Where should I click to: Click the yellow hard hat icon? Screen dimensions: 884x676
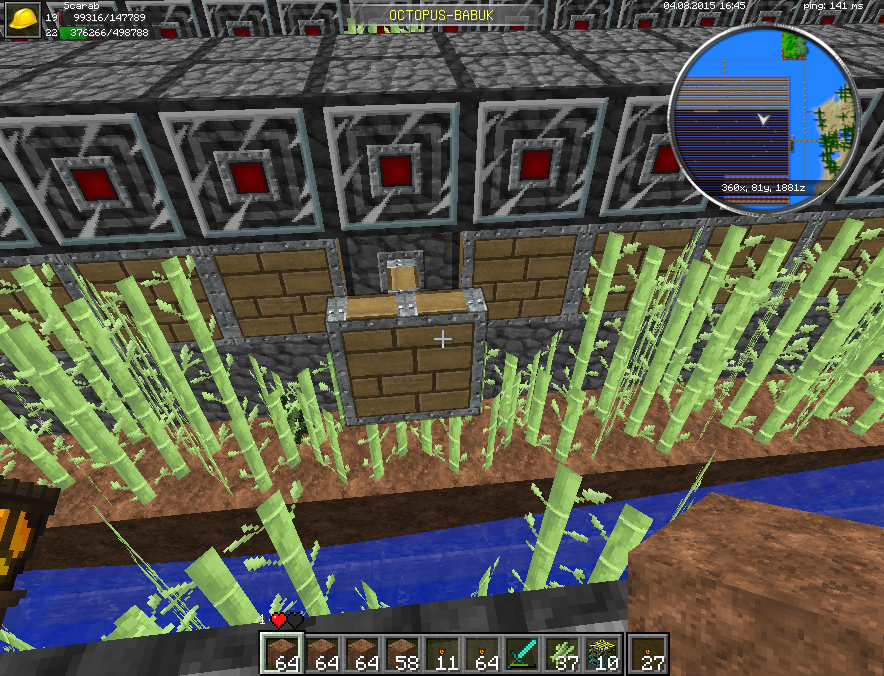point(25,20)
